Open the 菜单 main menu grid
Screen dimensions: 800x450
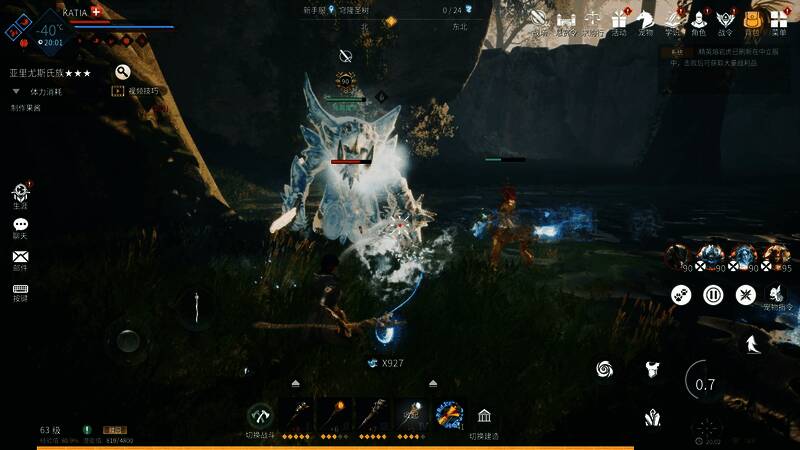pyautogui.click(x=778, y=19)
